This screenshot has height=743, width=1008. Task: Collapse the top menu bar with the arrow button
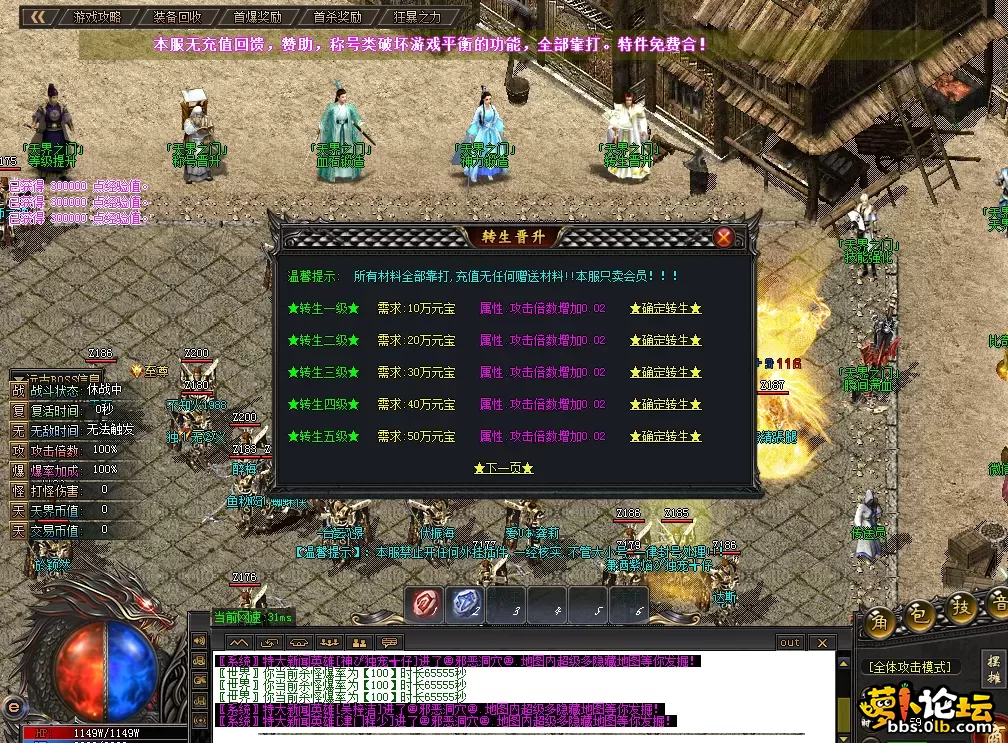tap(37, 17)
